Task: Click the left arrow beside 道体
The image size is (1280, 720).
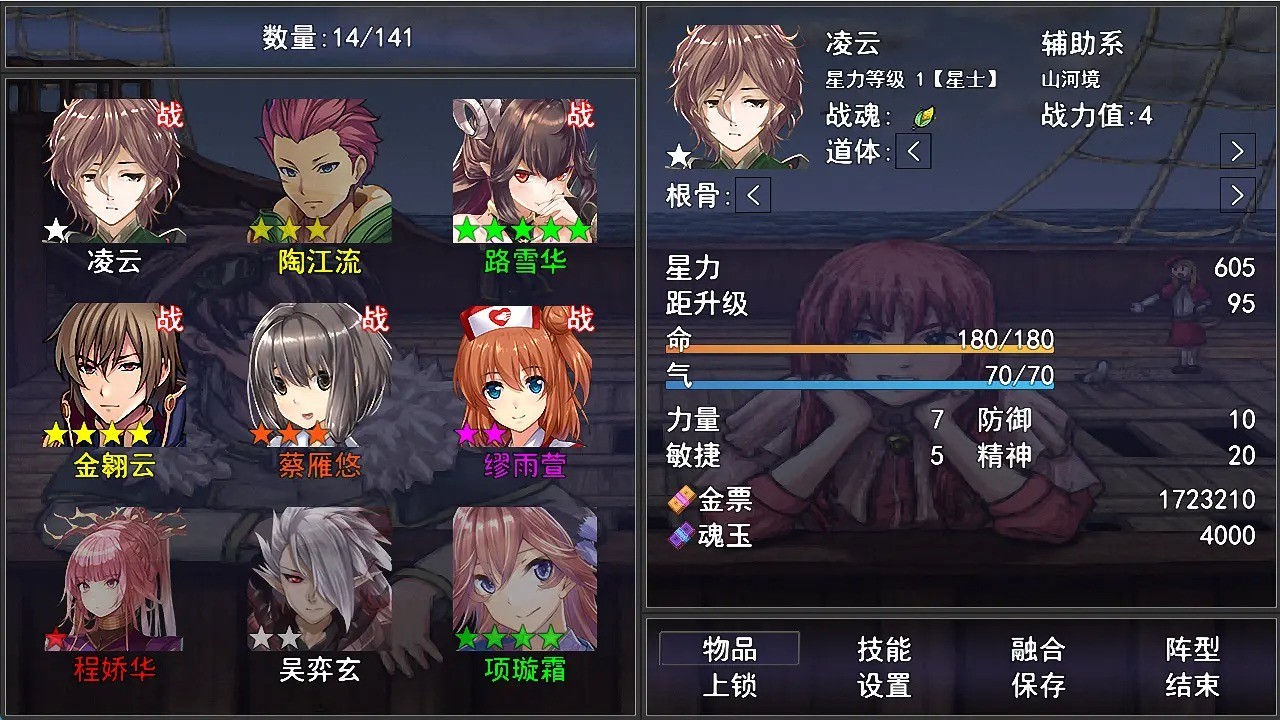Action: tap(911, 152)
